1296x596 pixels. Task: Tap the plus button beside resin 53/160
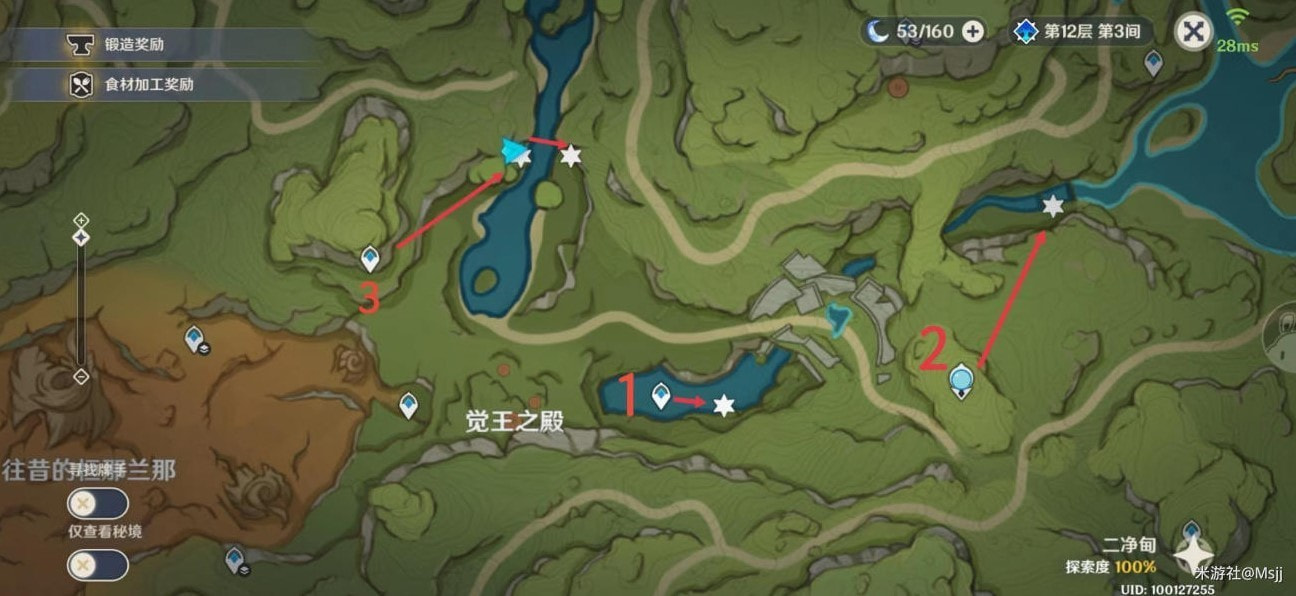pyautogui.click(x=972, y=31)
